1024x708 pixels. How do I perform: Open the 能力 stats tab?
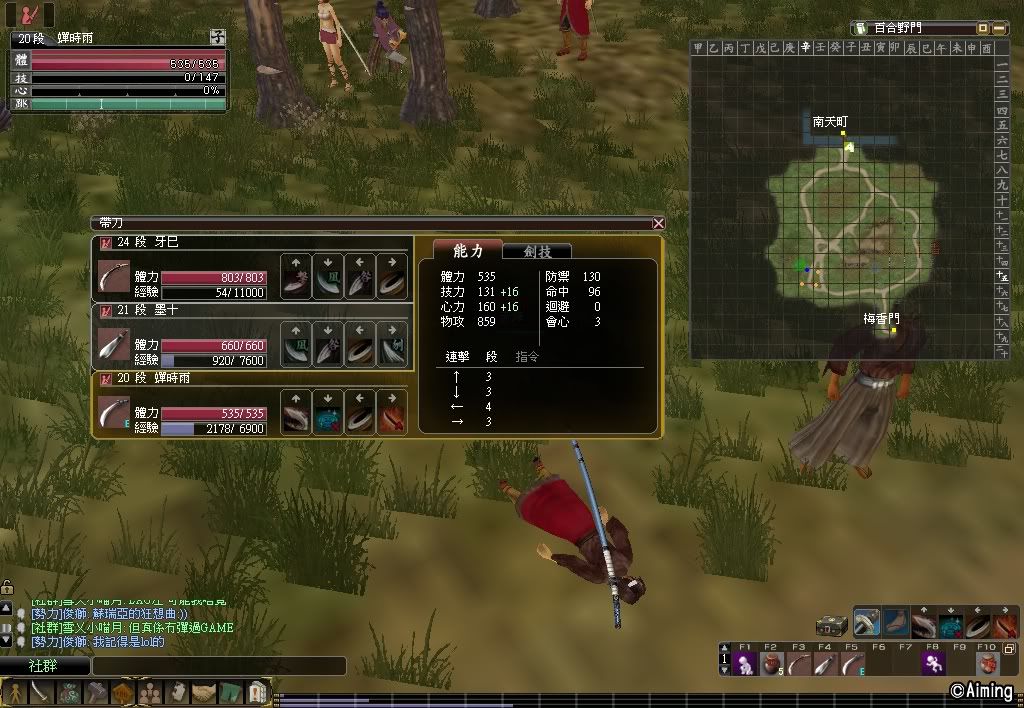(x=468, y=251)
